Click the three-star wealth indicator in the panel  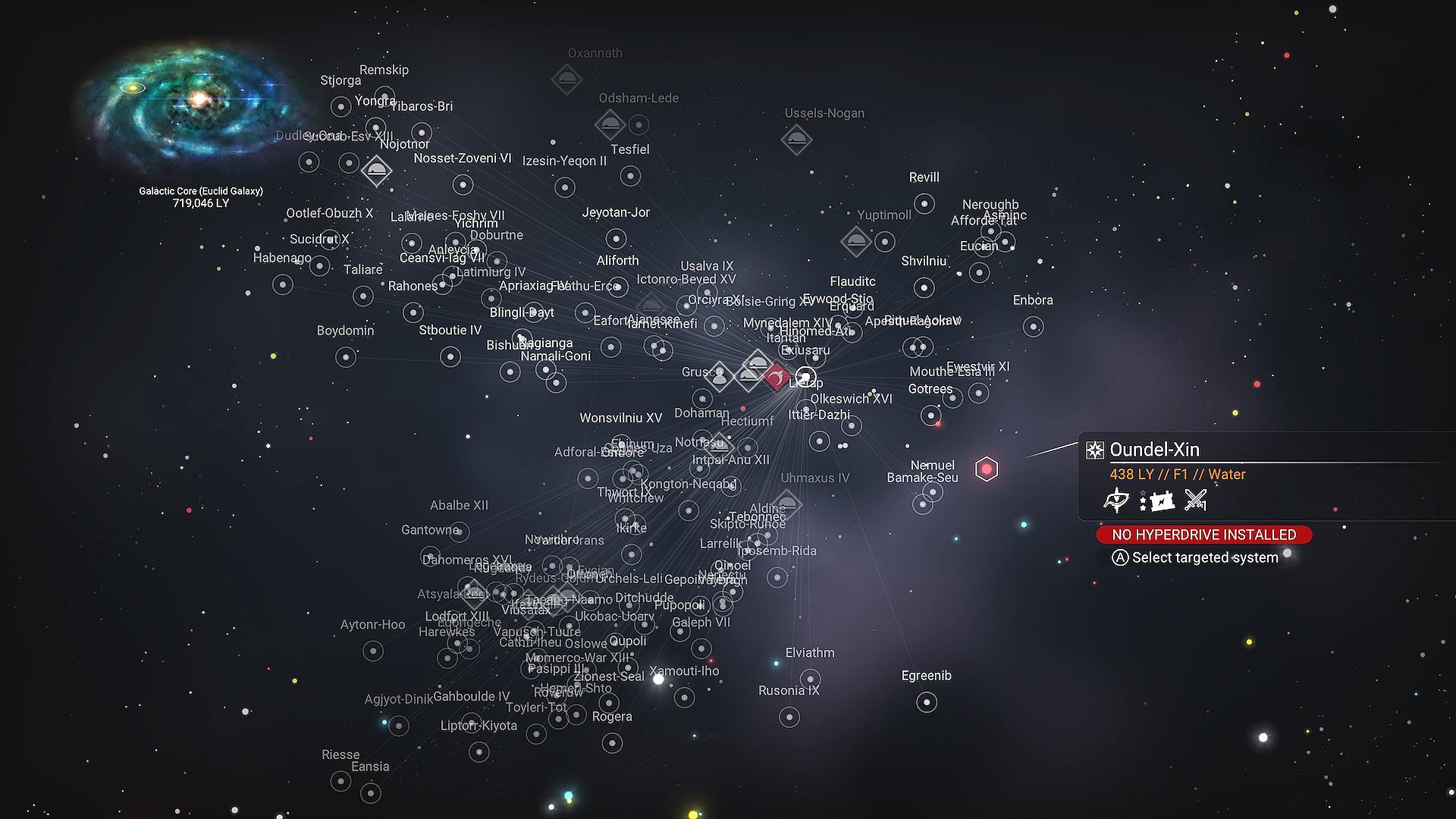click(x=1143, y=500)
